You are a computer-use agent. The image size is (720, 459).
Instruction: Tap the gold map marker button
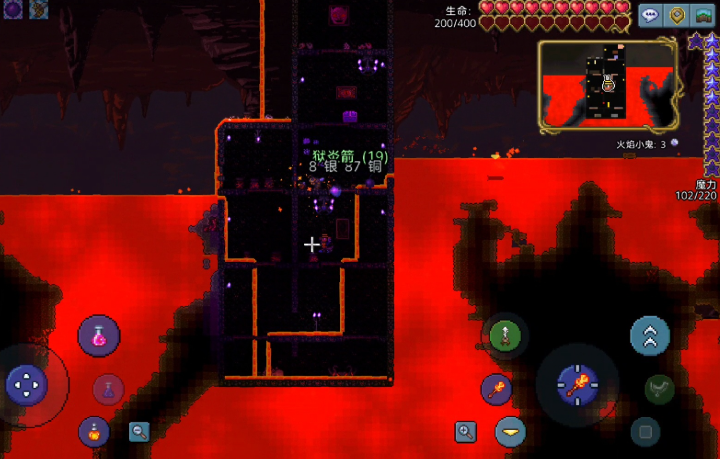[677, 15]
